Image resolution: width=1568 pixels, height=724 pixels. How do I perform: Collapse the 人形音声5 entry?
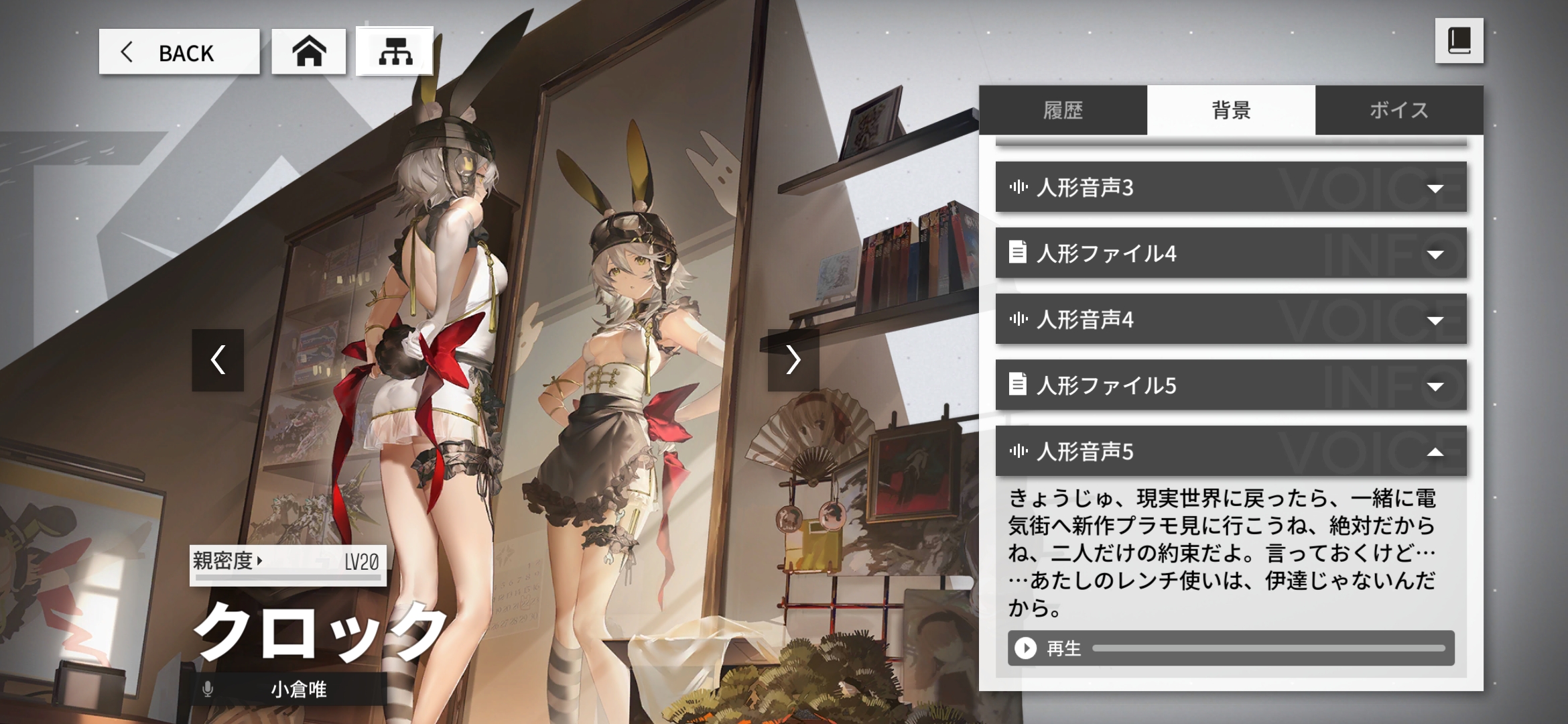(x=1231, y=451)
